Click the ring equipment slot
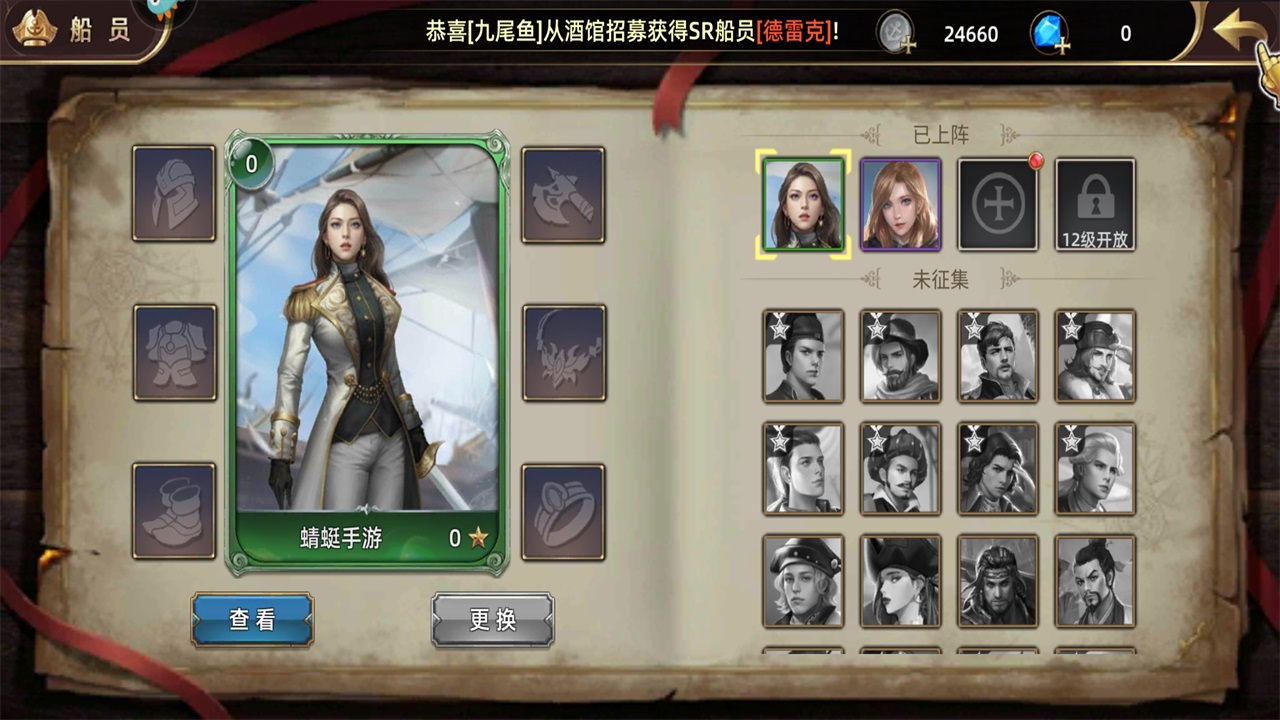 (563, 510)
